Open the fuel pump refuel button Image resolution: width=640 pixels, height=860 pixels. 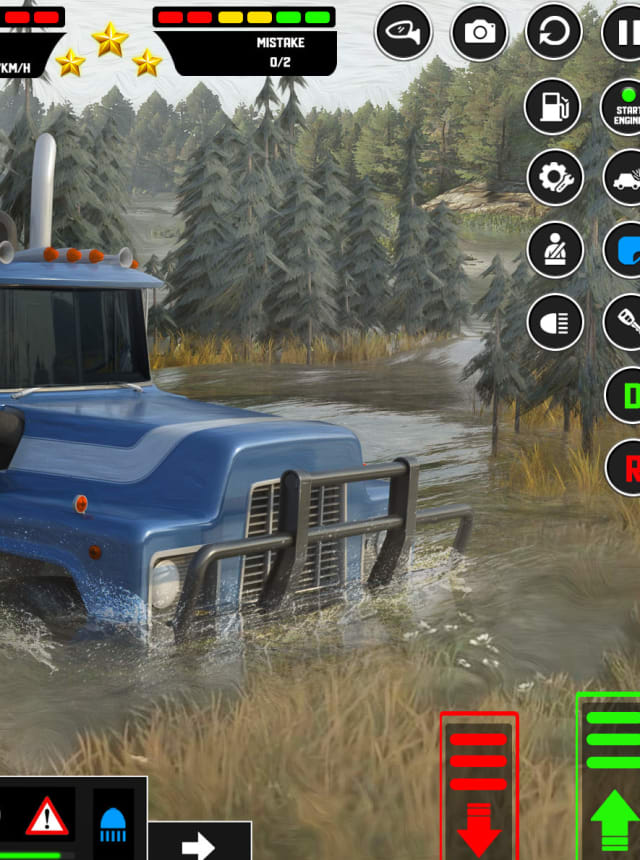(553, 106)
